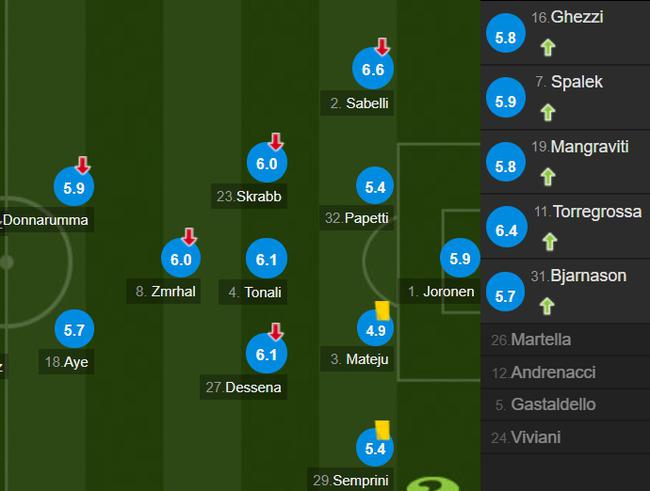Open substitute Ghezzi's row

(x=565, y=32)
